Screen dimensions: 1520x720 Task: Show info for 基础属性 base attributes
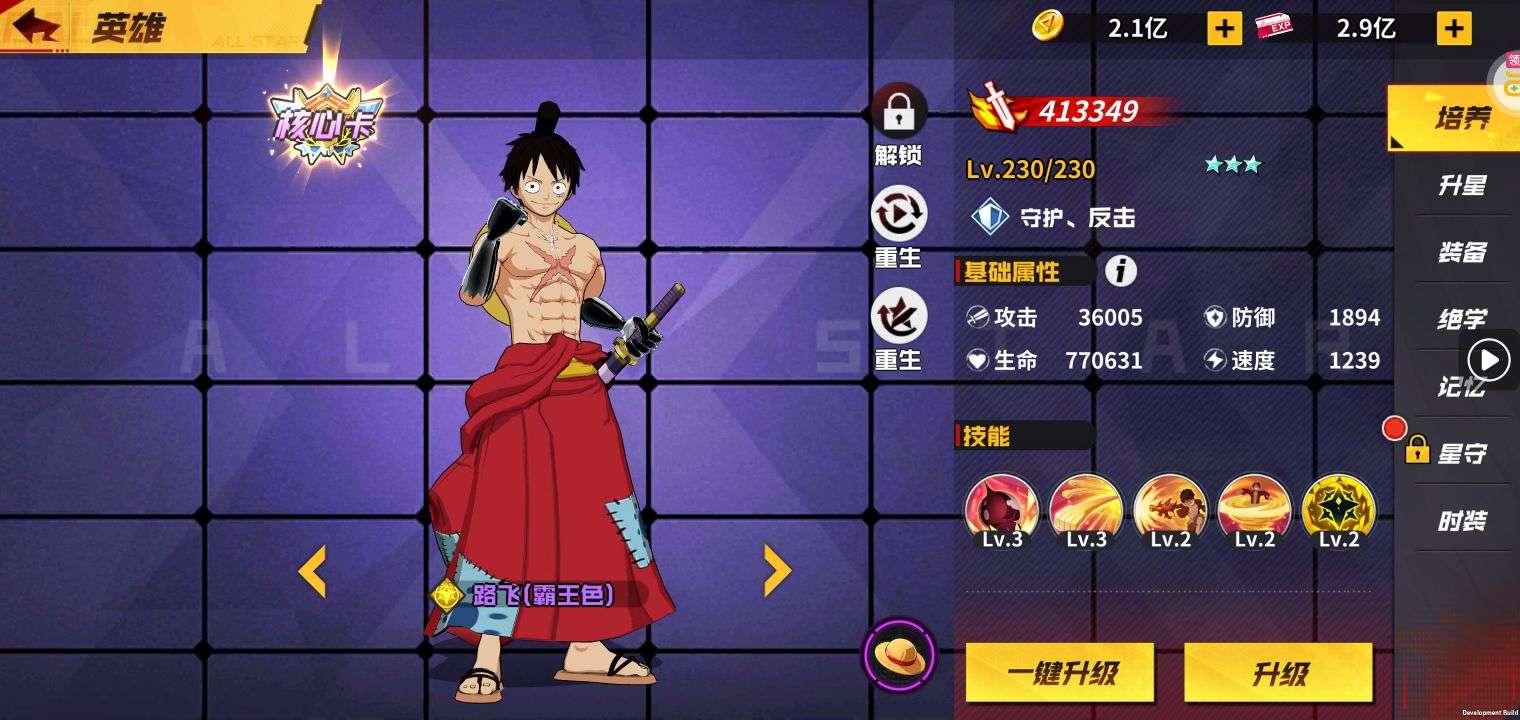(1121, 271)
